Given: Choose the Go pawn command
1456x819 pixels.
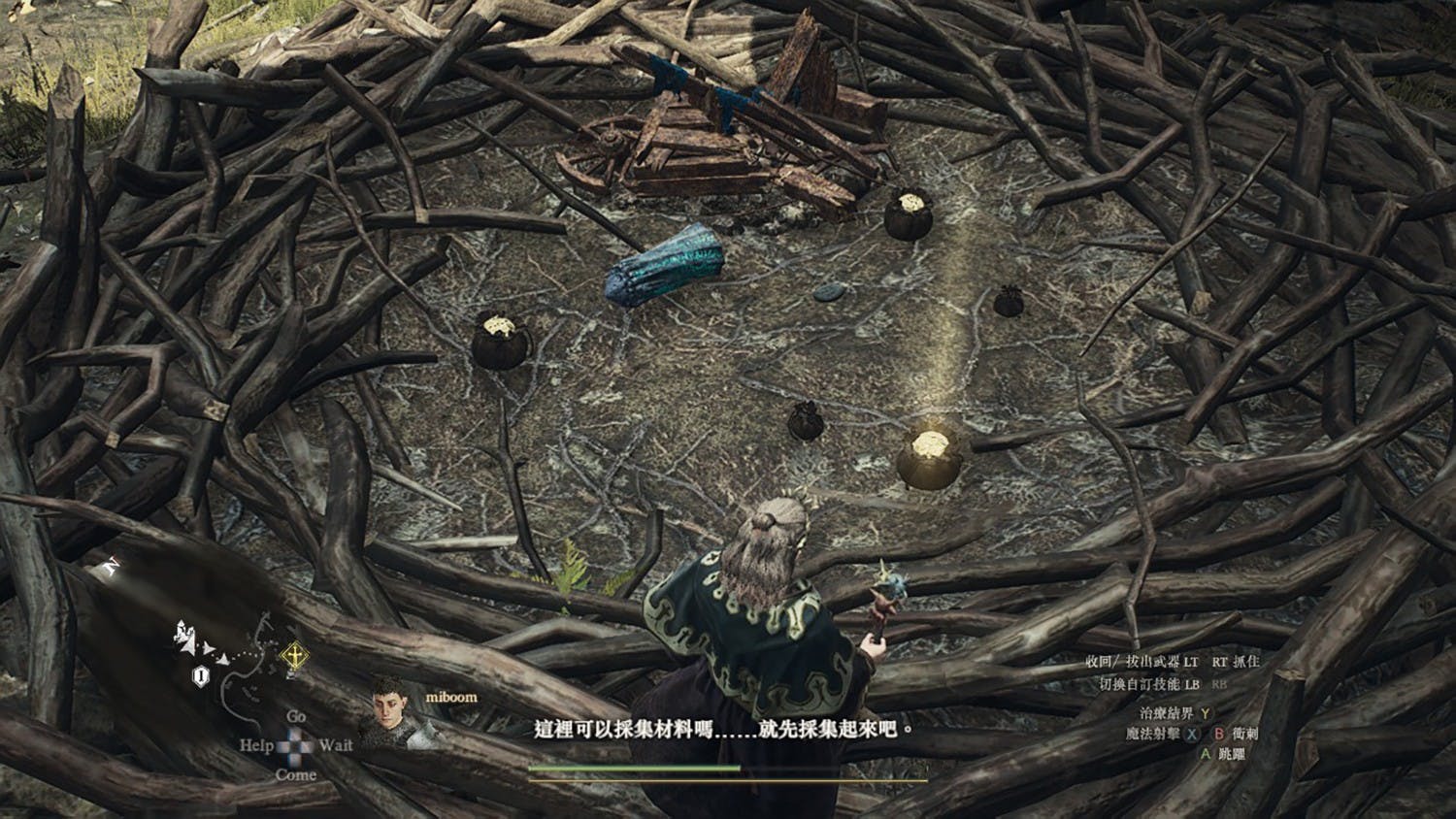Looking at the screenshot, I should [296, 716].
